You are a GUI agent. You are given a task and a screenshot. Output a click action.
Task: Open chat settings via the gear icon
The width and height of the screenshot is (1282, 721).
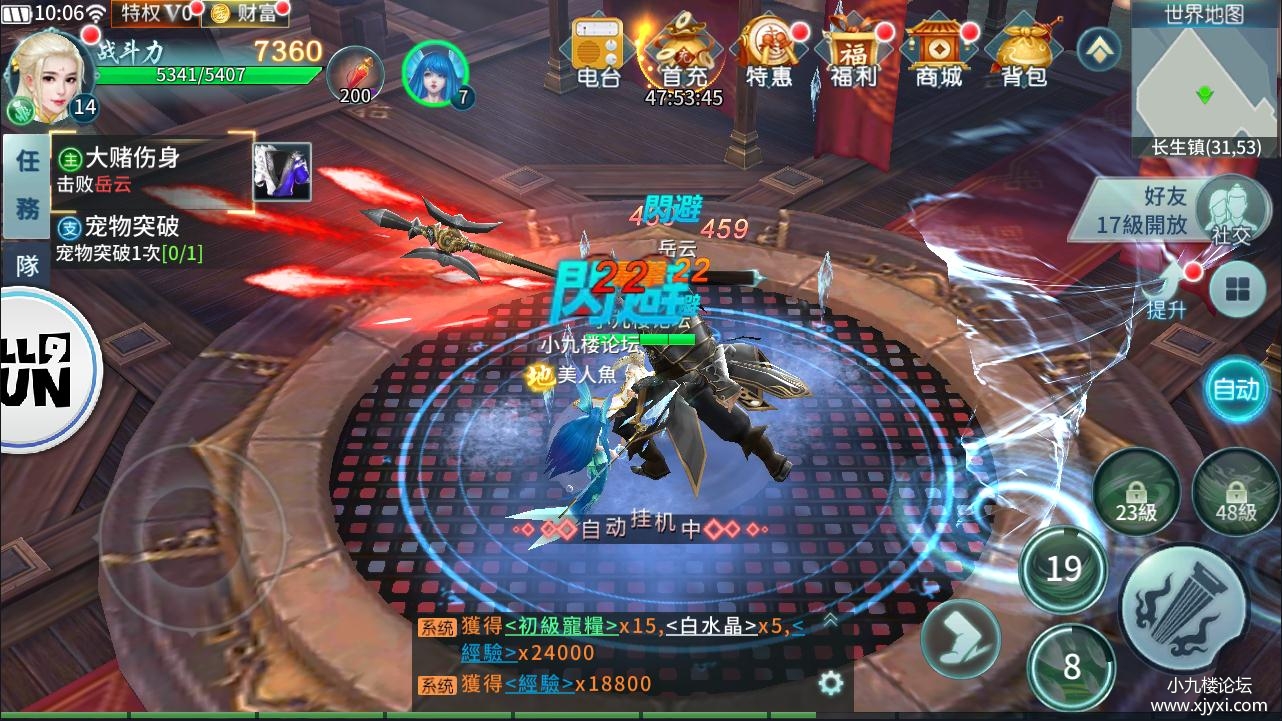830,681
